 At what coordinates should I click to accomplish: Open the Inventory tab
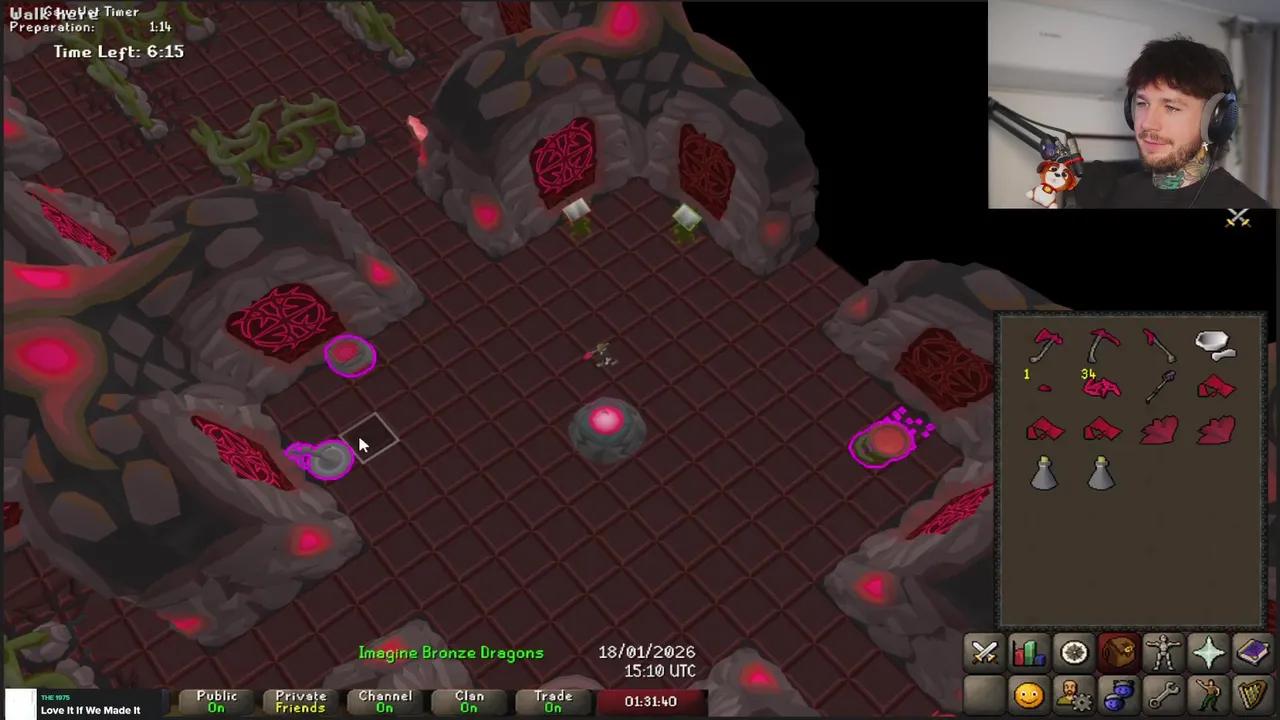coord(1118,653)
